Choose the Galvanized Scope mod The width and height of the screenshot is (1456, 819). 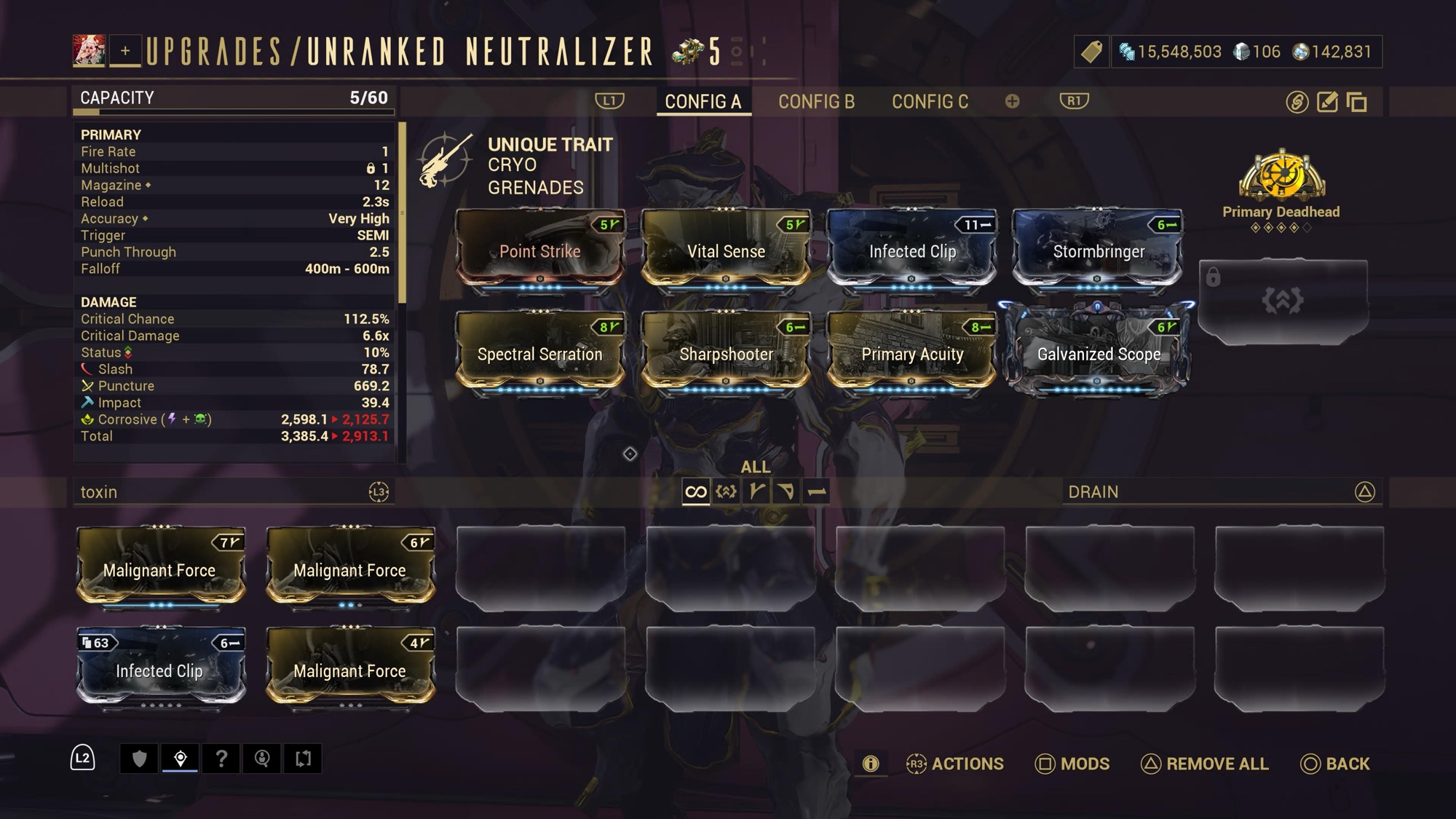point(1098,354)
